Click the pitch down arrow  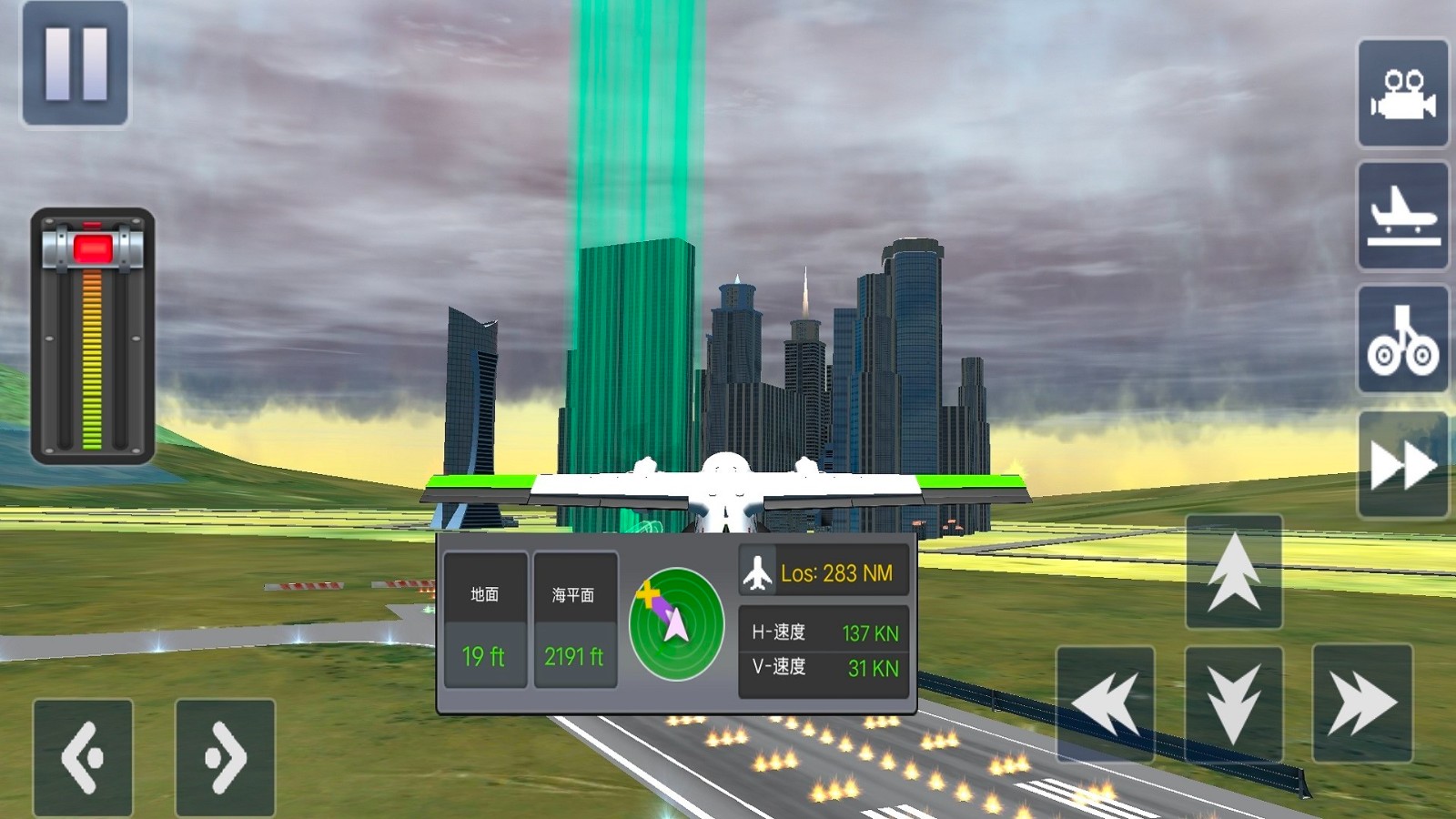point(1234,703)
